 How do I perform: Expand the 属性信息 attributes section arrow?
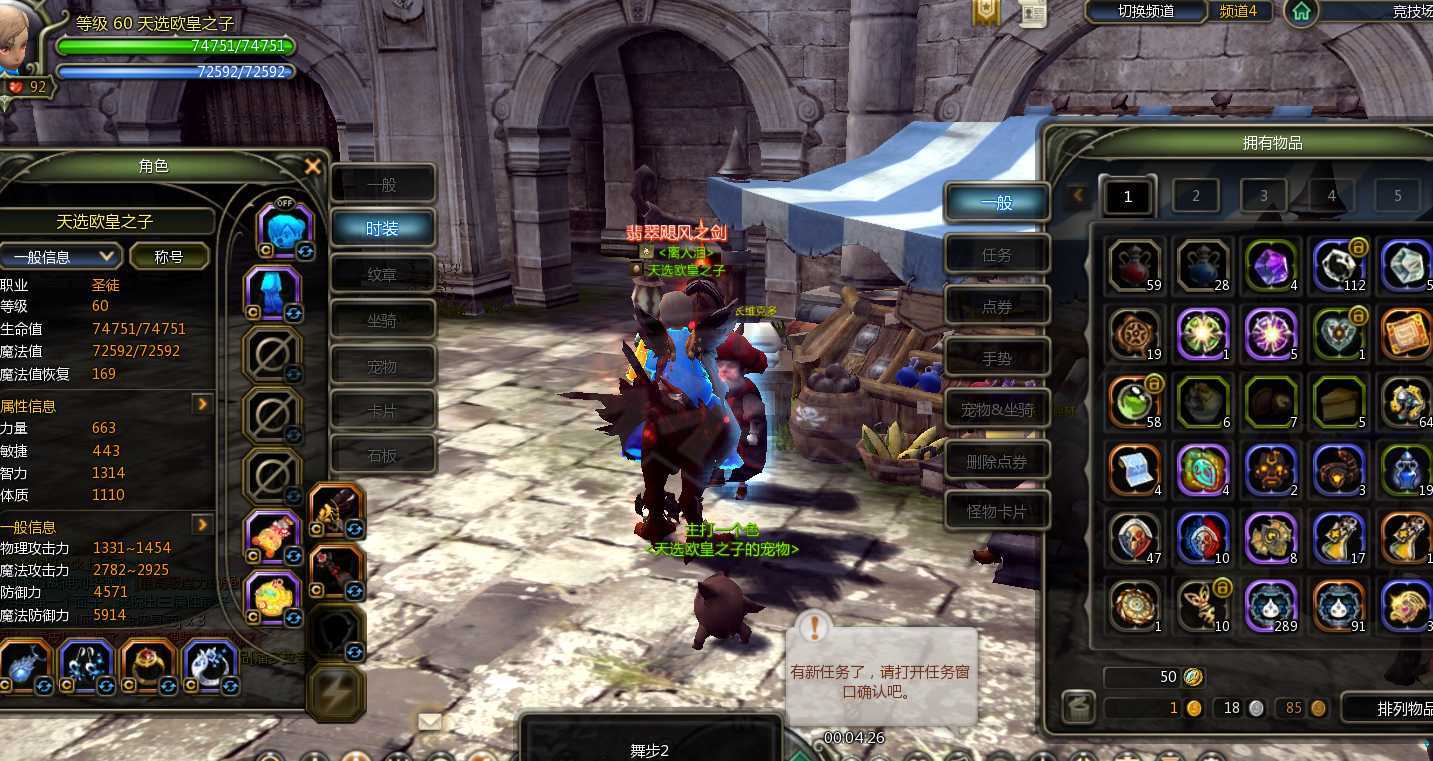[202, 404]
